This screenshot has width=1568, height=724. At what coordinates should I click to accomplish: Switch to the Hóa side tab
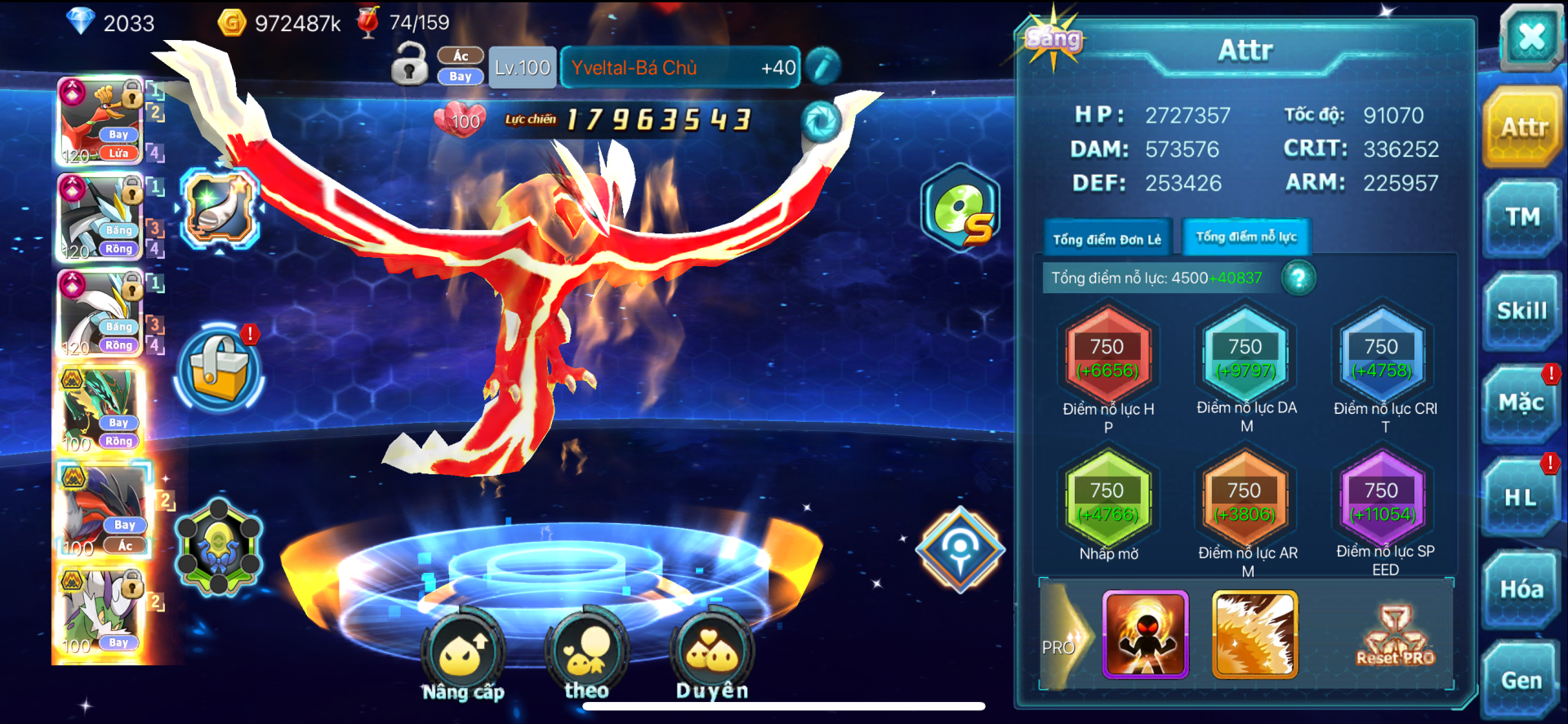click(1521, 589)
